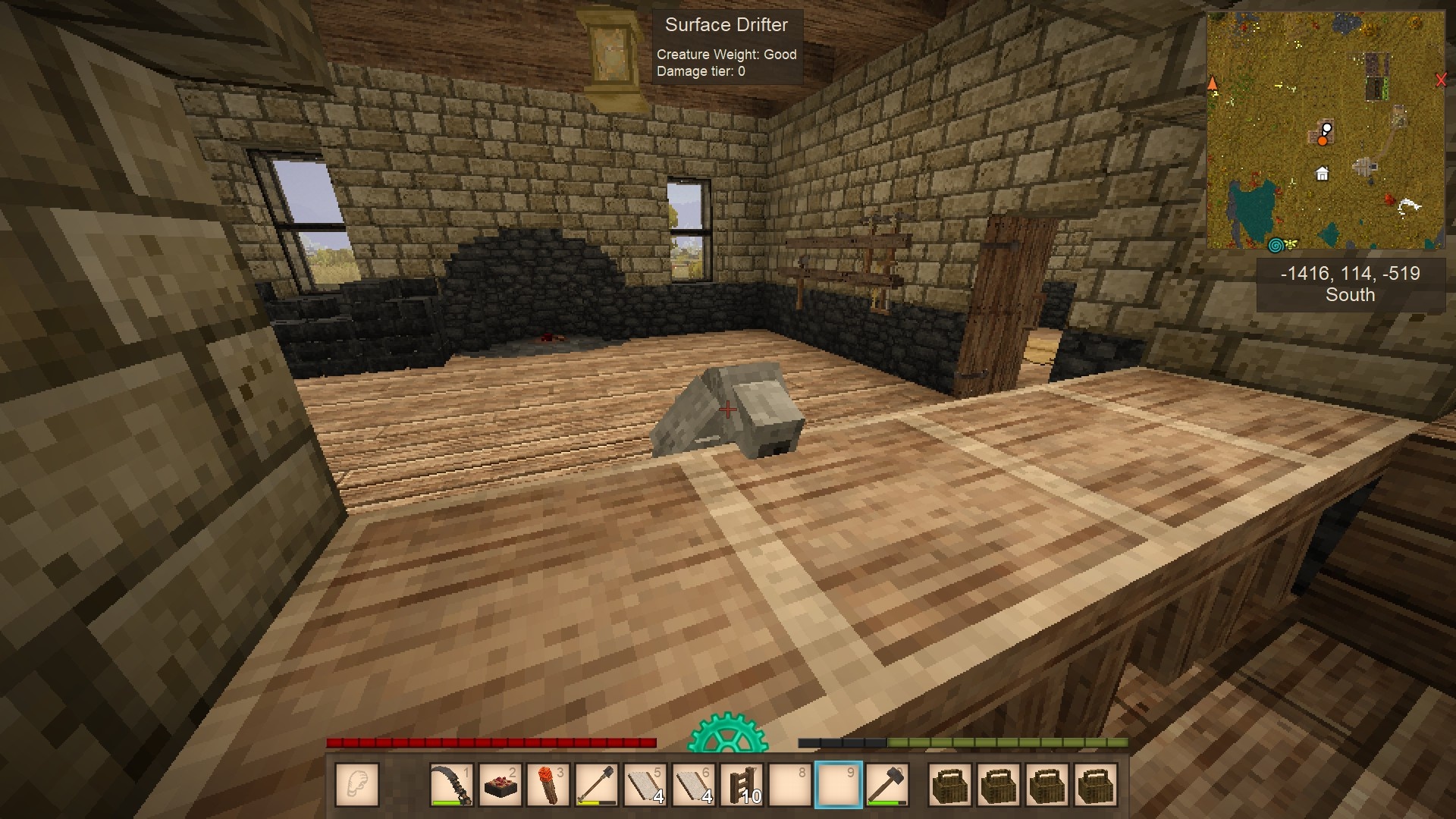Click the yellow bee marker on minimap
Viewport: 1456px width, 819px height.
tap(1291, 244)
